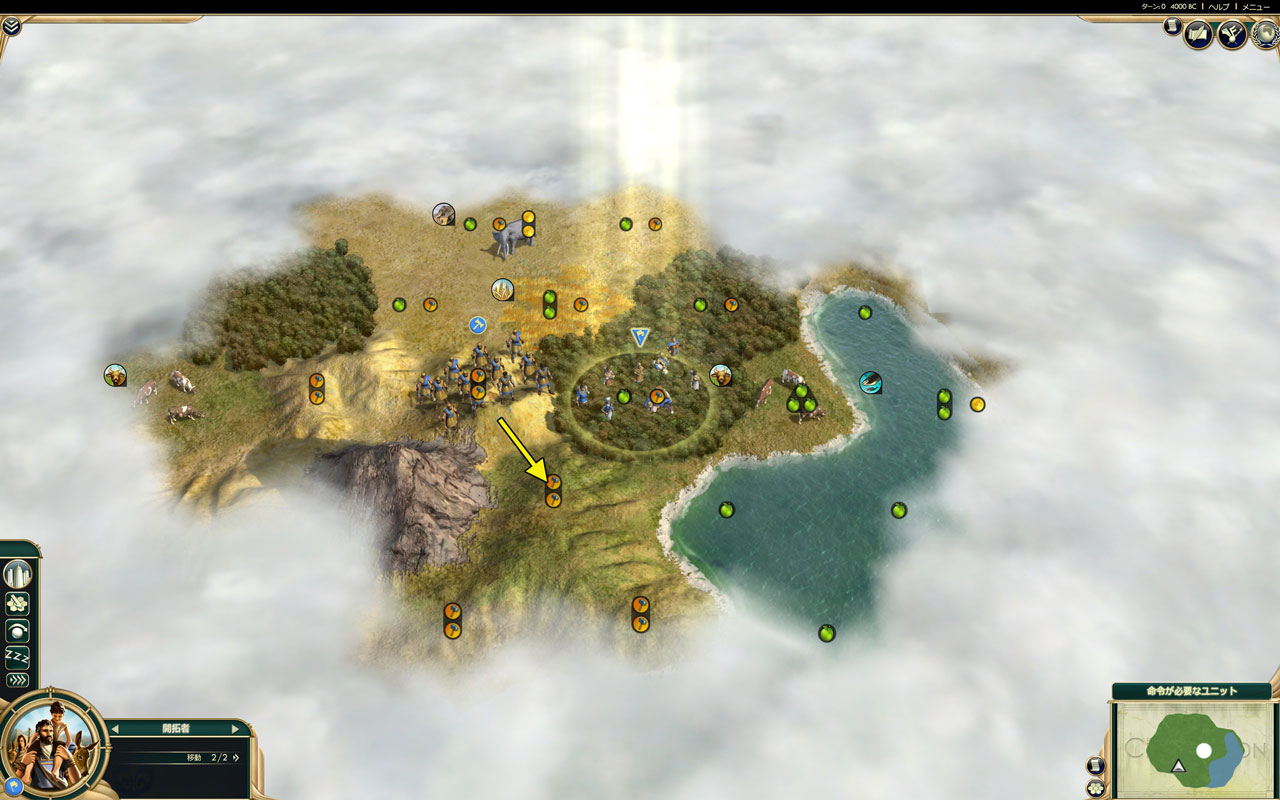1280x800 pixels.
Task: Open the ヘルプ help link
Action: click(1218, 7)
